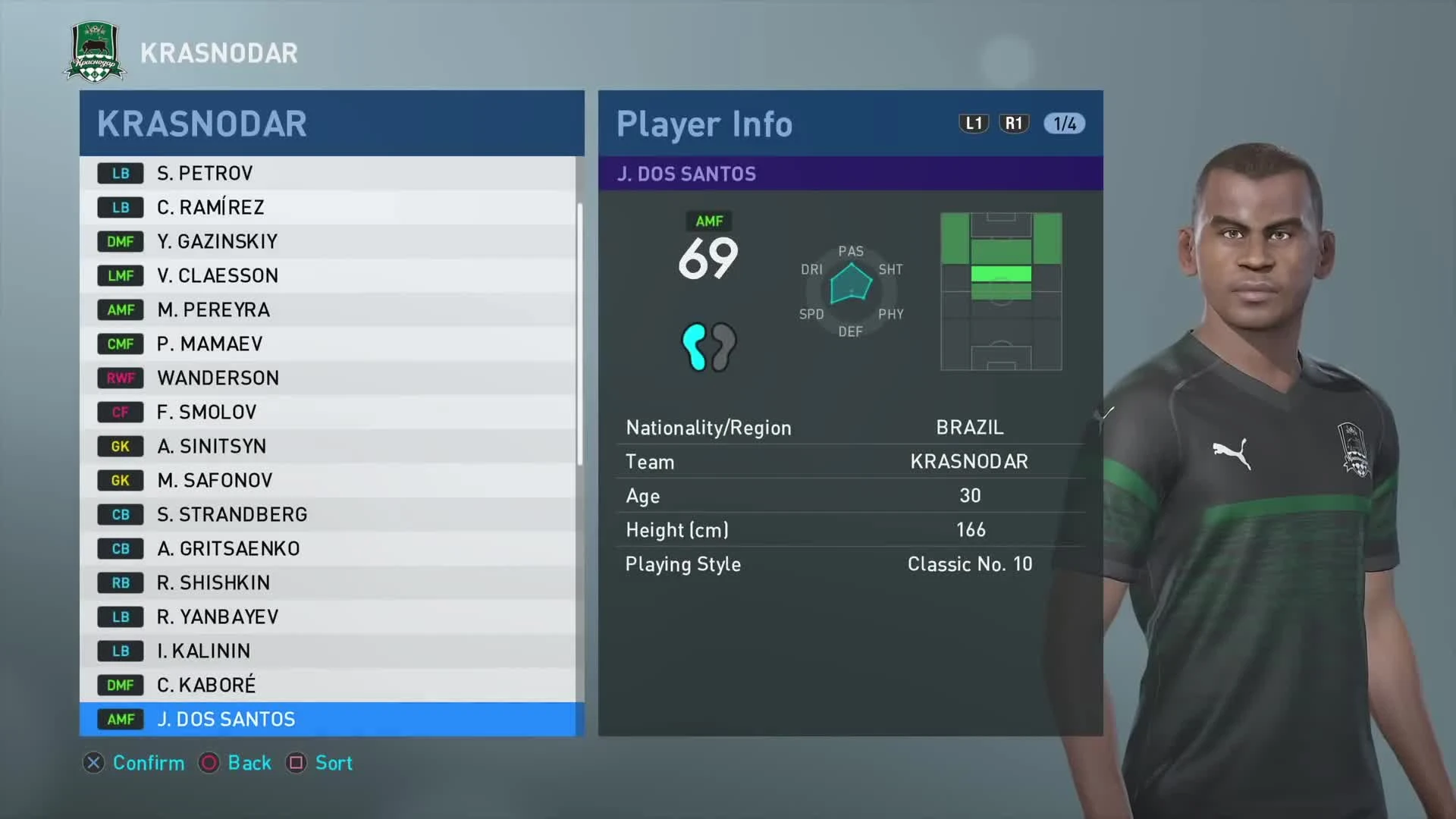Click the PAS stat on the radar chart

pyautogui.click(x=851, y=251)
